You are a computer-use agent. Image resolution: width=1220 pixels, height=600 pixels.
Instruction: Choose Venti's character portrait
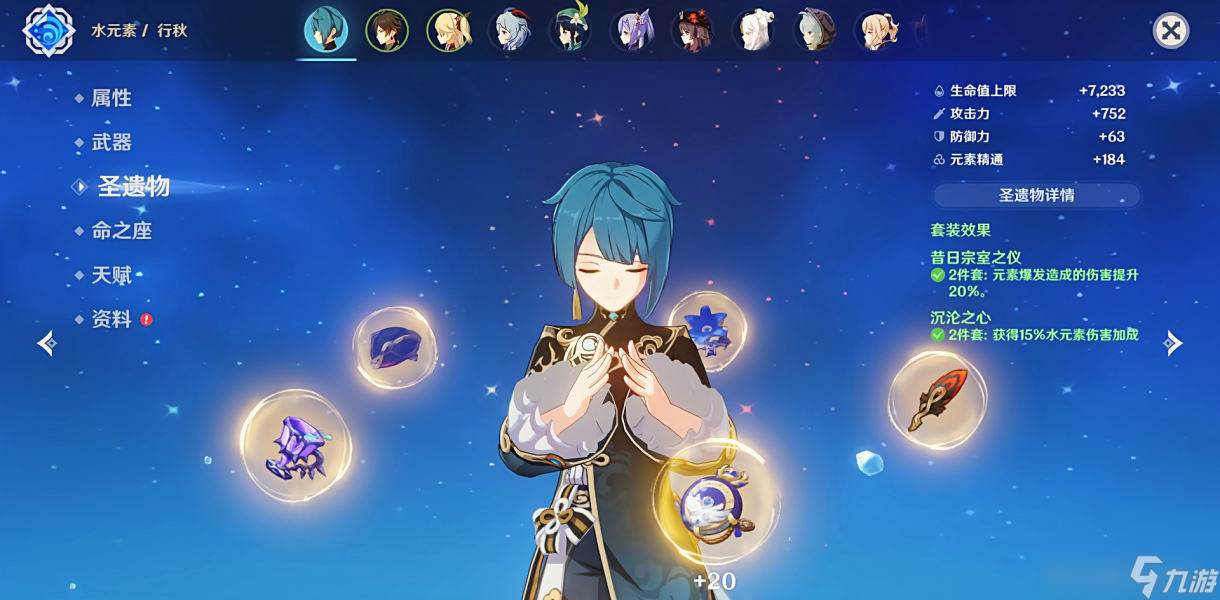pos(570,31)
